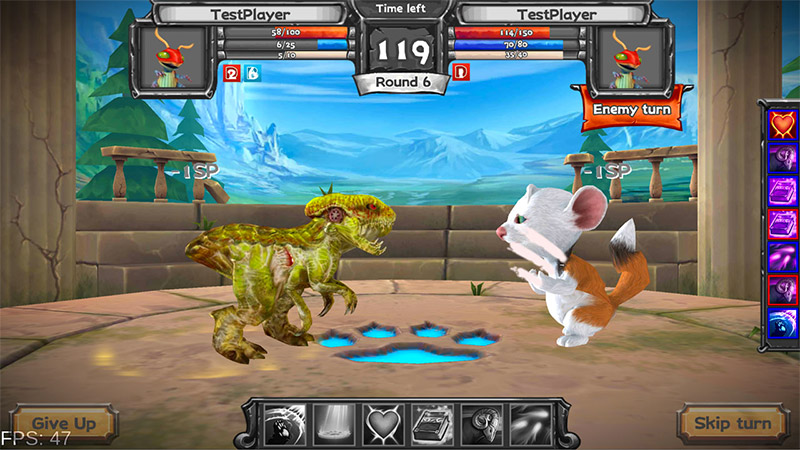This screenshot has width=800, height=450.
Task: Use the light beam ability in the skill bar
Action: click(x=333, y=424)
